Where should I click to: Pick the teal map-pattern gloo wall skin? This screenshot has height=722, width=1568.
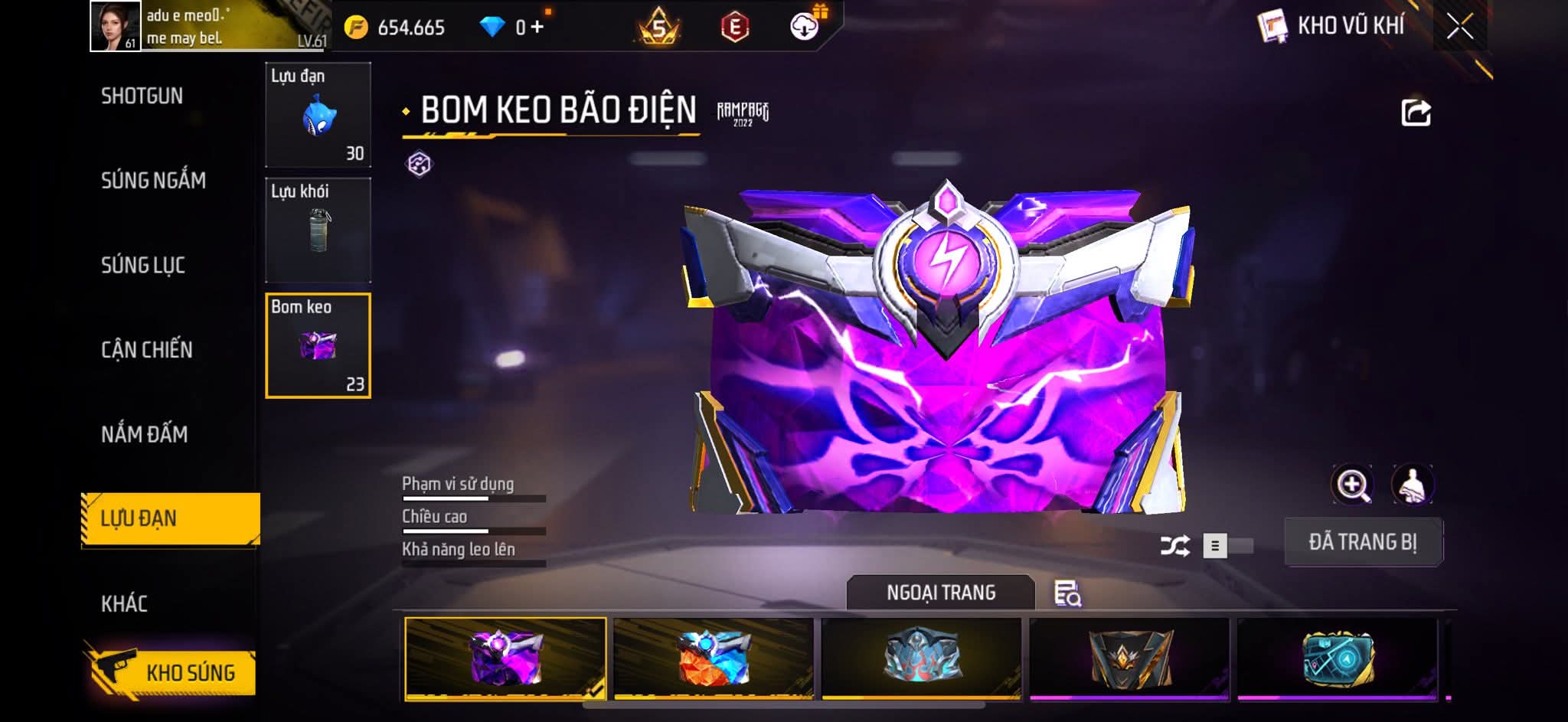coord(1338,658)
